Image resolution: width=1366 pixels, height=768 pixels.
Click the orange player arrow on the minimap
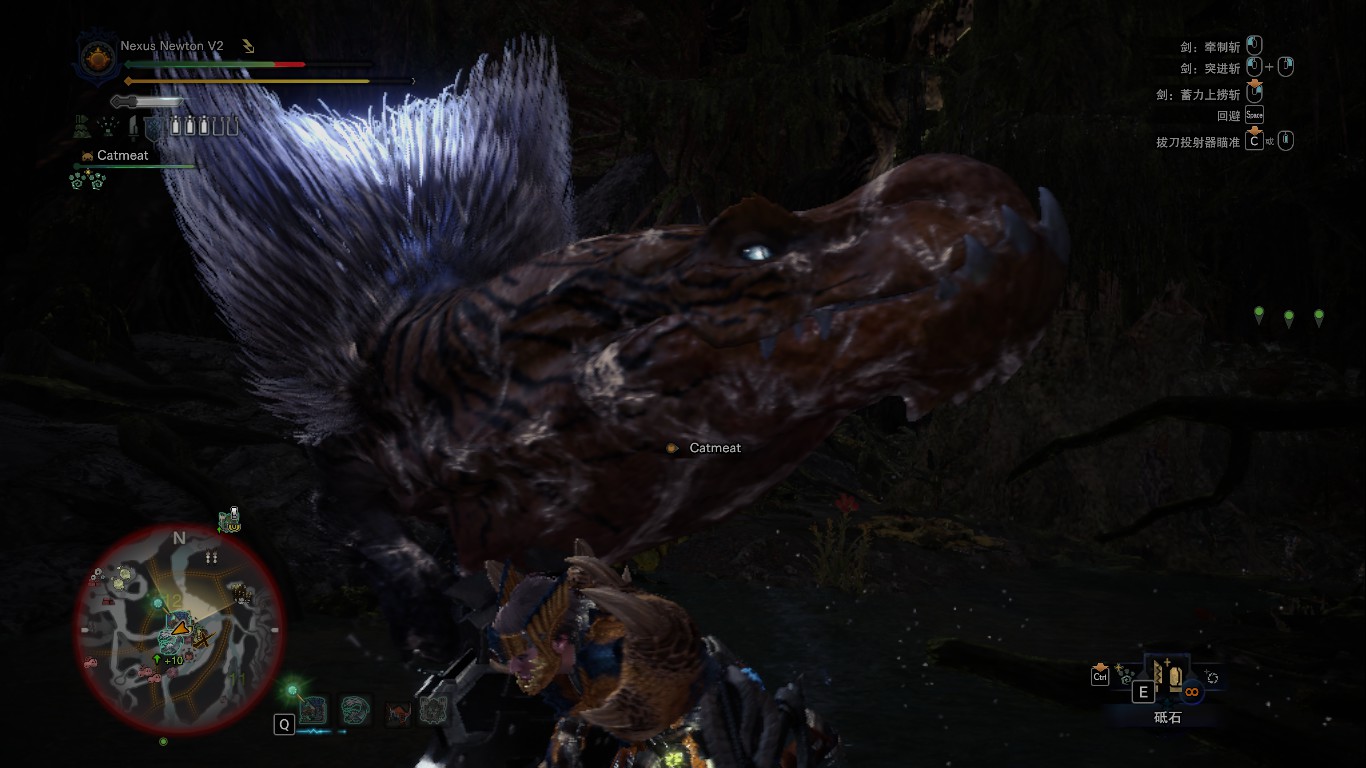180,628
